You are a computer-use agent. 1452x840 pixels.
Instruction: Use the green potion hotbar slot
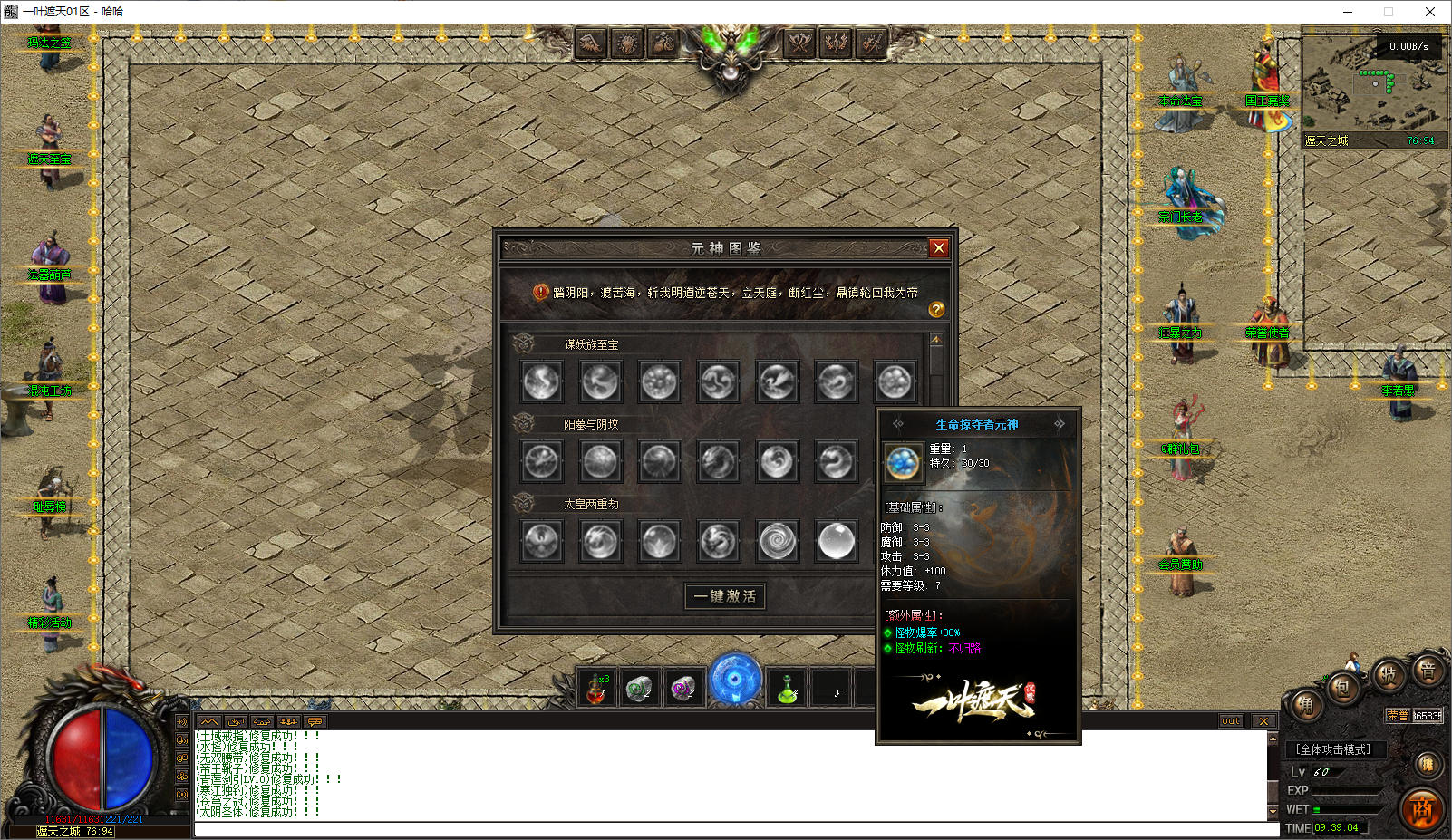coord(787,689)
